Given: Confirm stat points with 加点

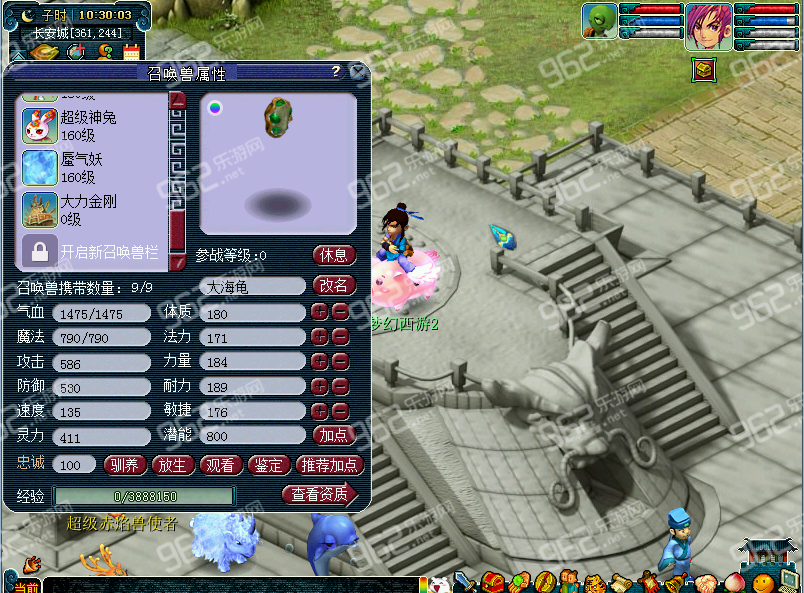Looking at the screenshot, I should coord(334,435).
